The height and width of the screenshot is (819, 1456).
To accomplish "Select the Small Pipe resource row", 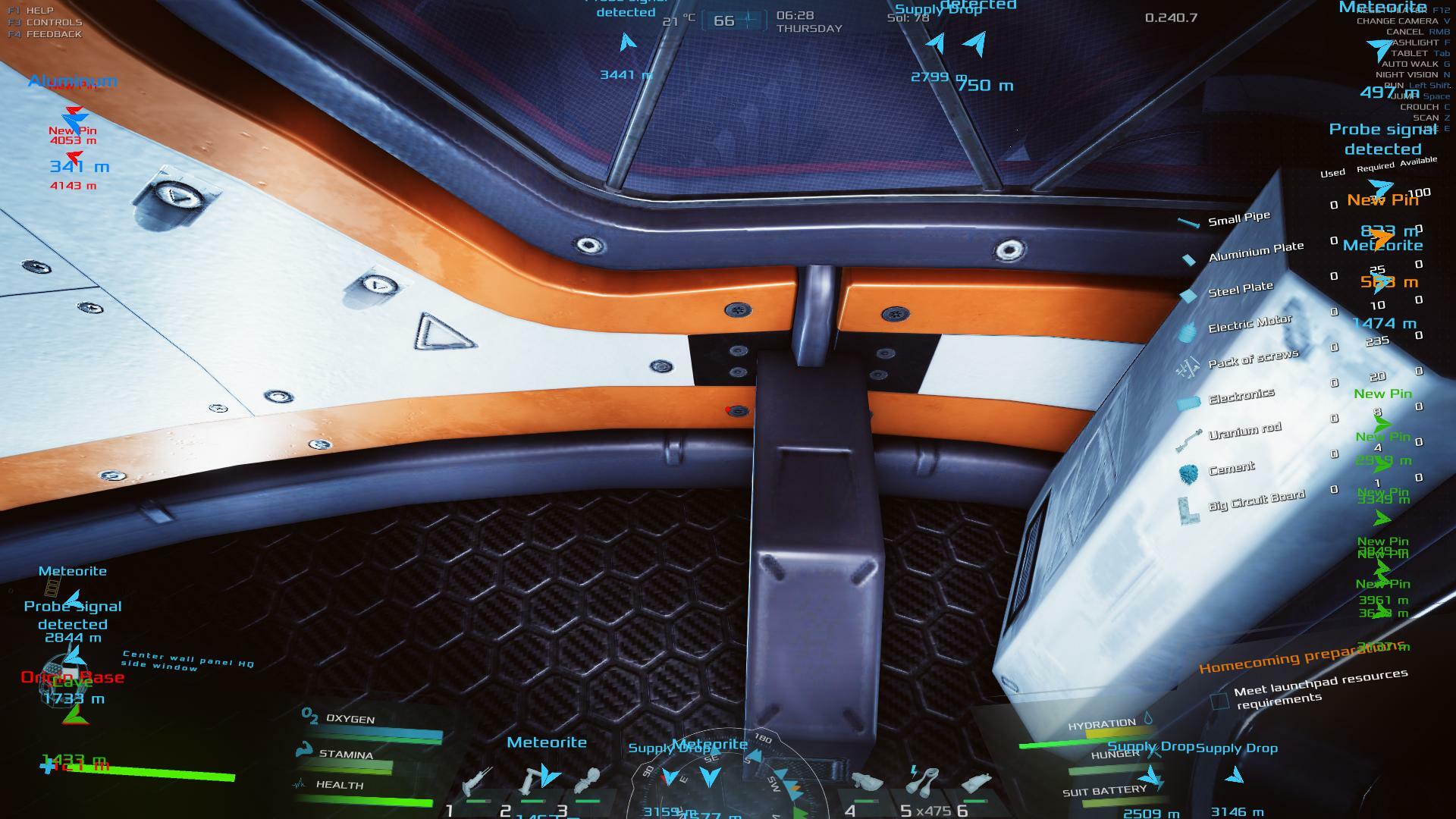I will (1238, 220).
